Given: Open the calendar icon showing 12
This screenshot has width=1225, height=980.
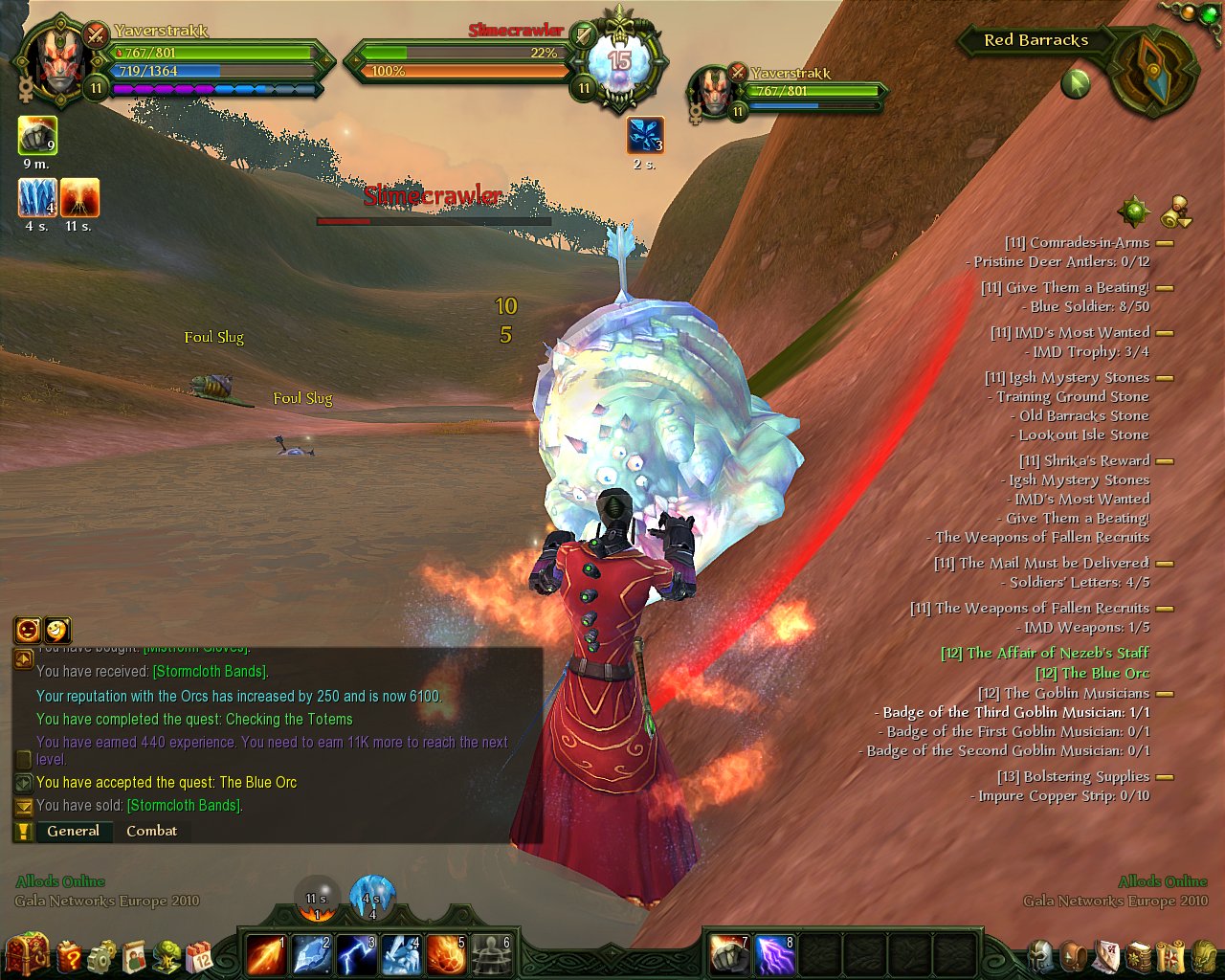Looking at the screenshot, I should point(199,955).
